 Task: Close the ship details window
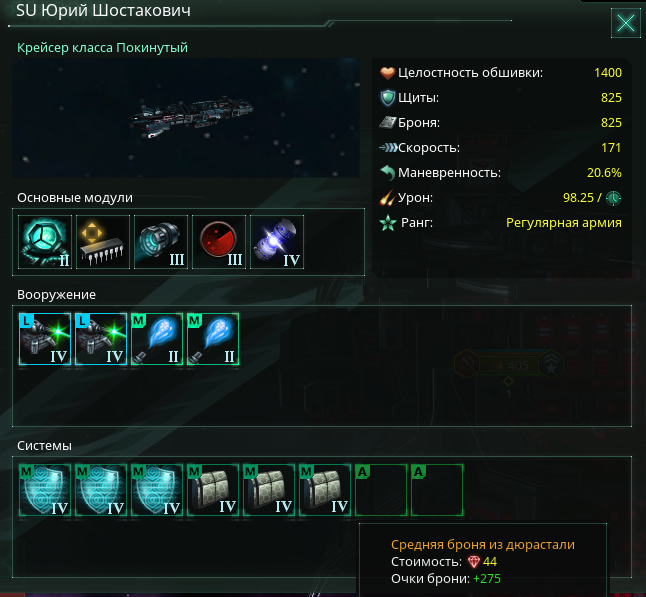(x=626, y=23)
